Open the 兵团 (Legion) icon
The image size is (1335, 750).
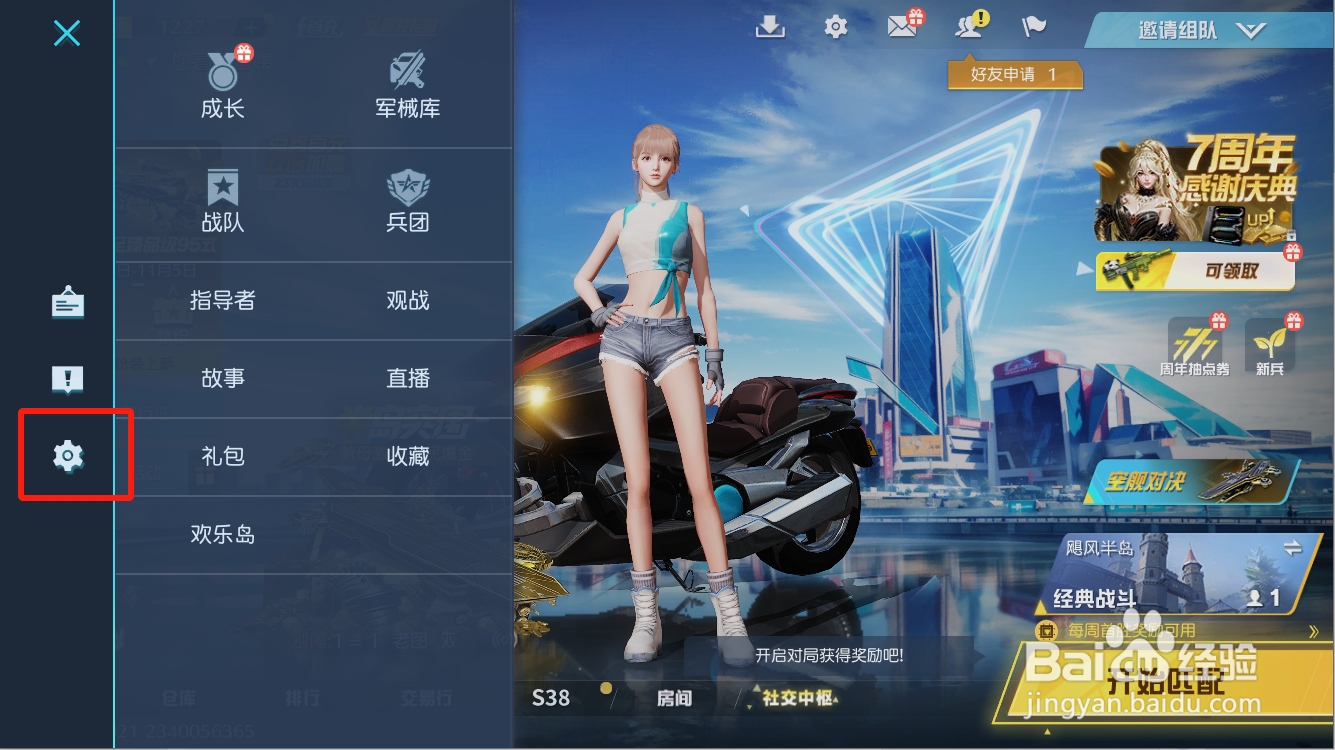point(407,200)
